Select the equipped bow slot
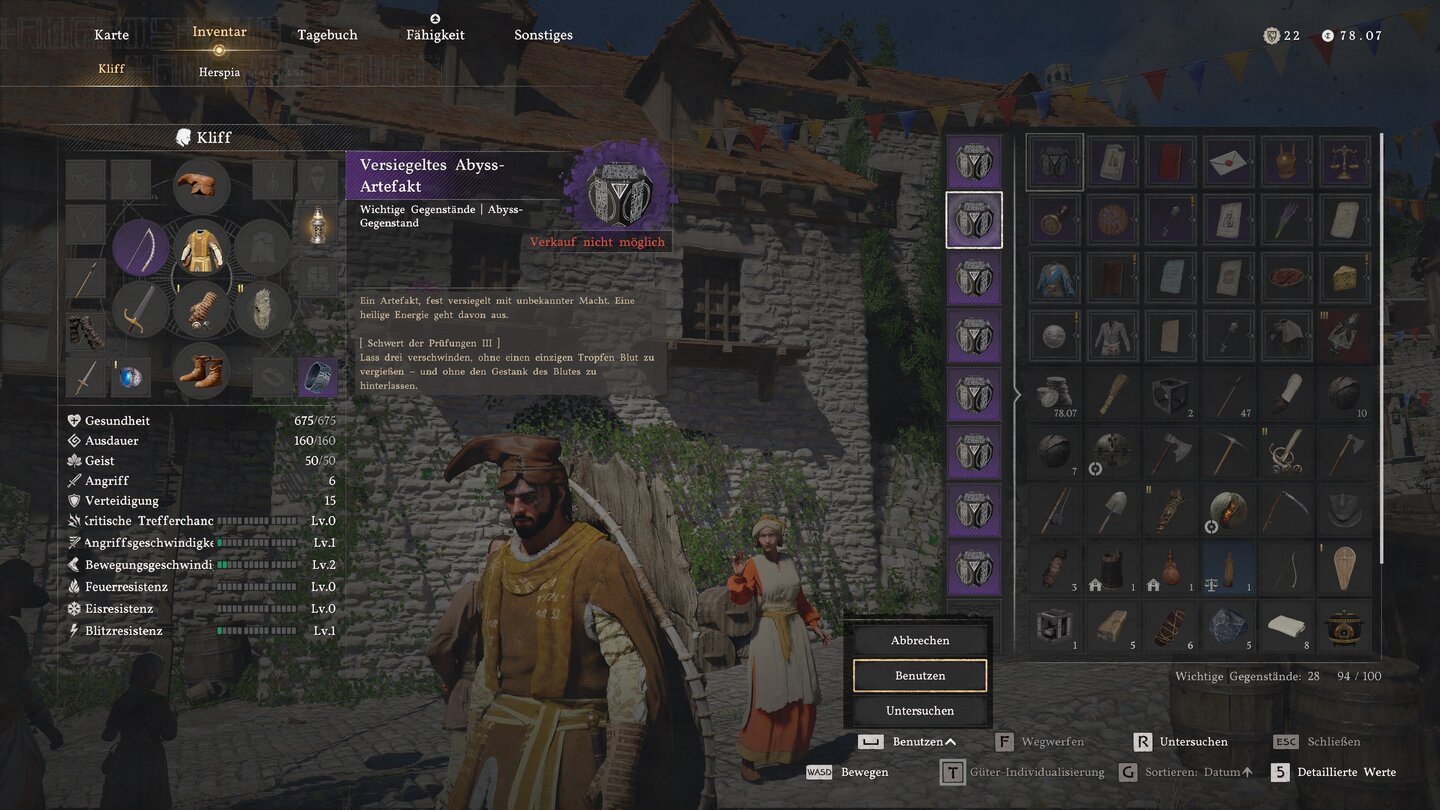Image resolution: width=1440 pixels, height=810 pixels. click(140, 248)
